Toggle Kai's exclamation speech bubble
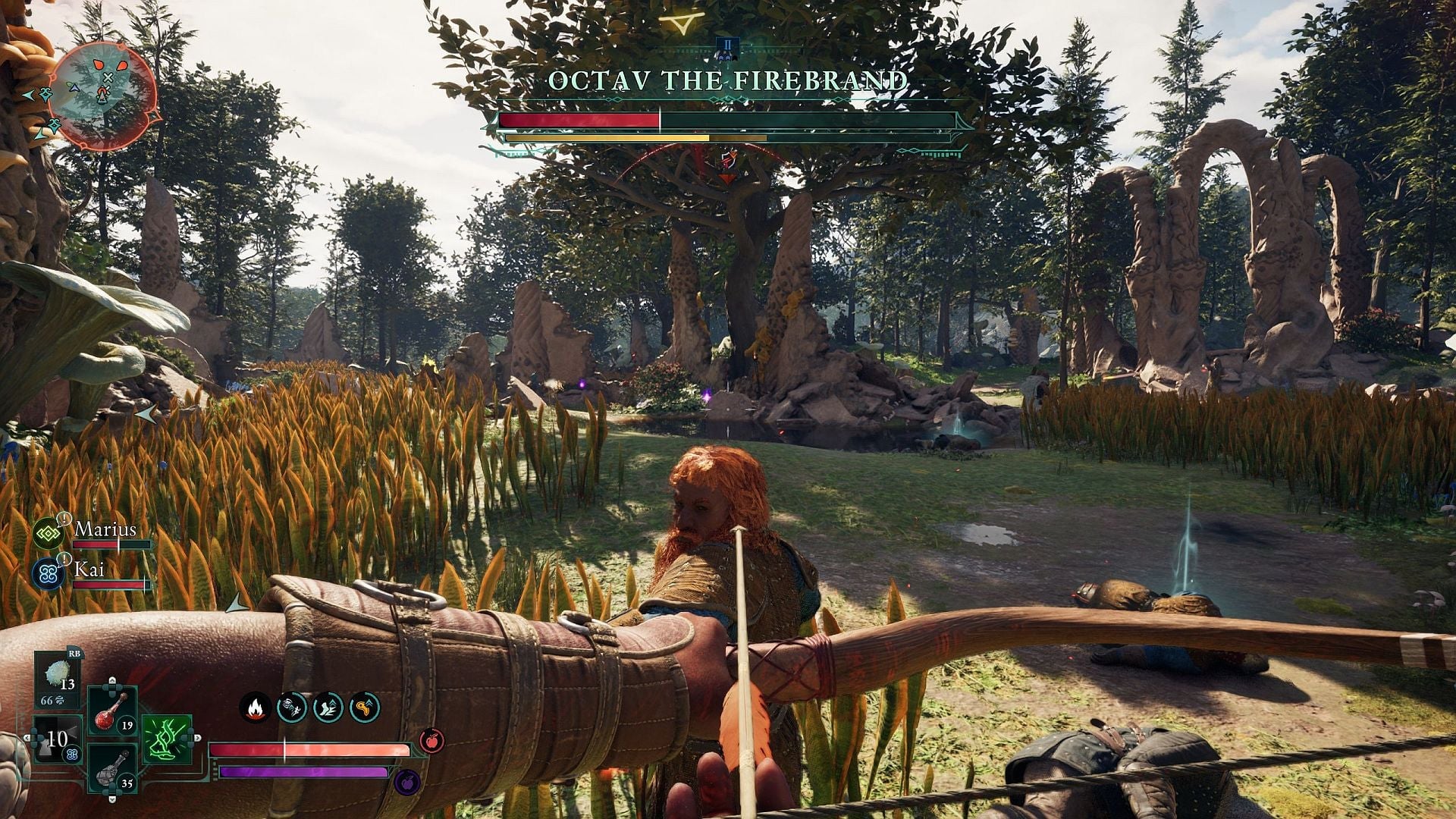Image resolution: width=1456 pixels, height=819 pixels. pos(64,559)
